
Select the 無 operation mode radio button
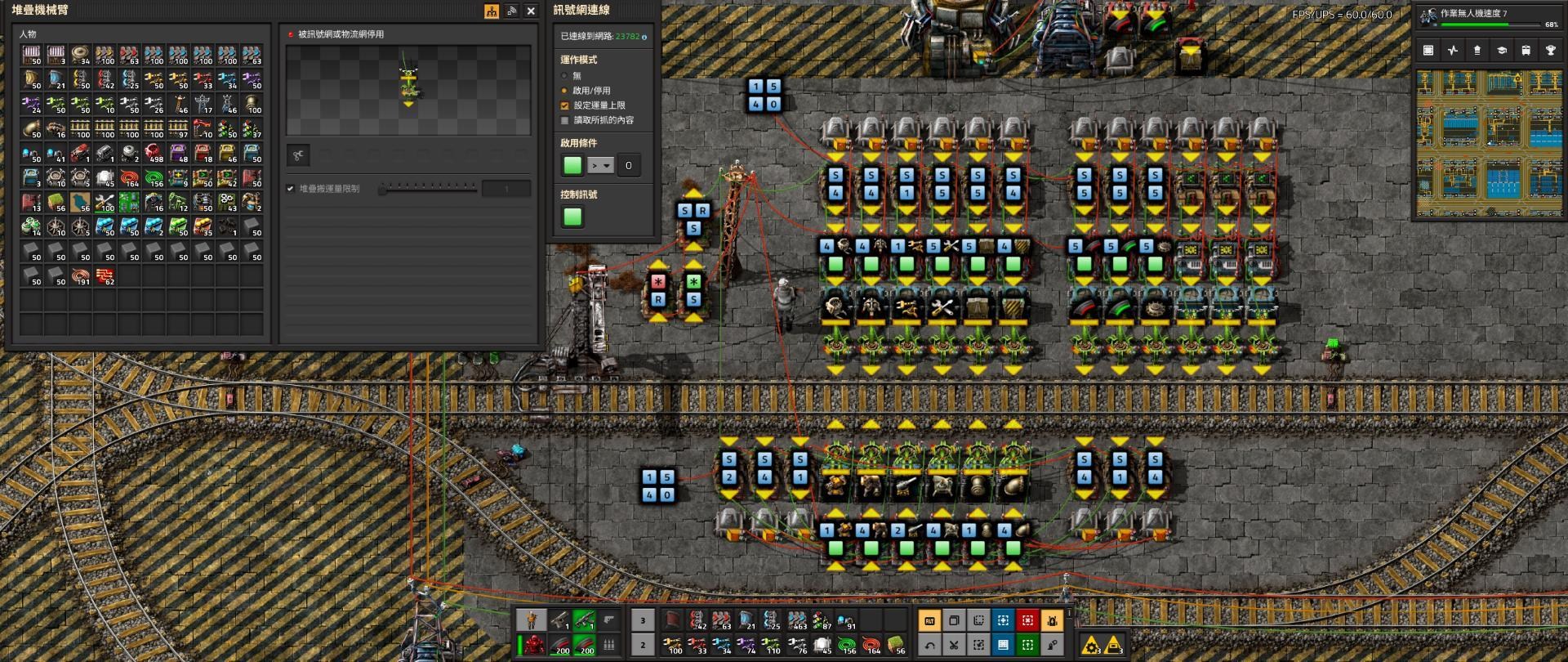point(563,76)
